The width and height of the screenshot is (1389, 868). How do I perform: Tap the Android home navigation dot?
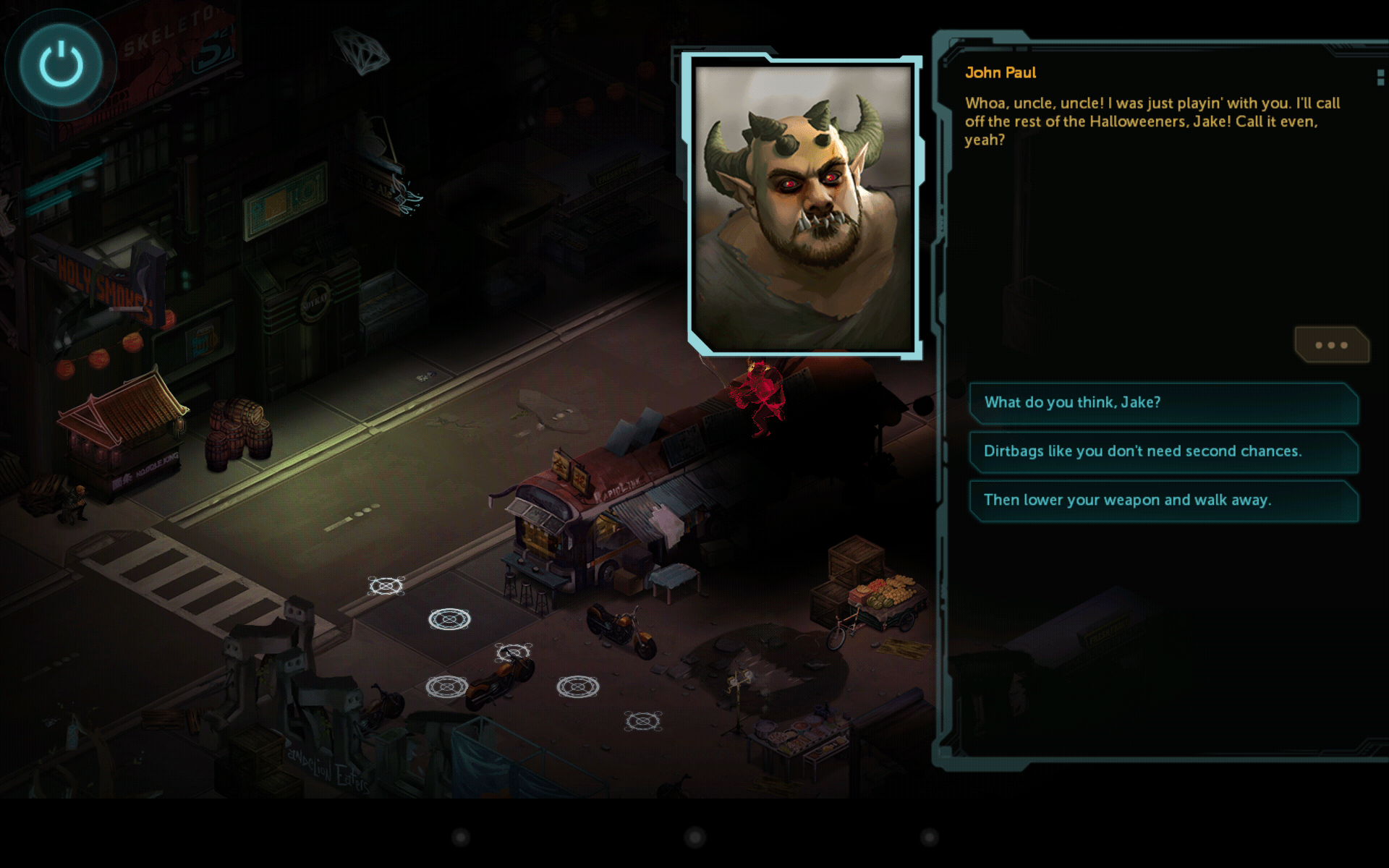pos(694,838)
